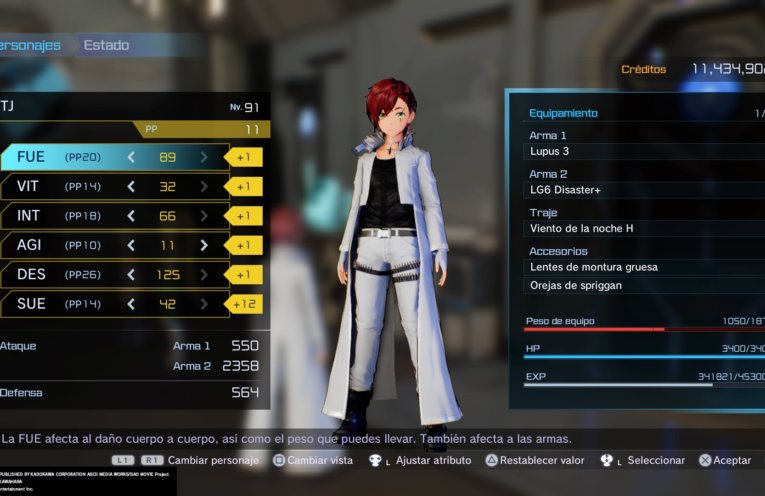Increase SUE with its right arrow

(x=204, y=304)
